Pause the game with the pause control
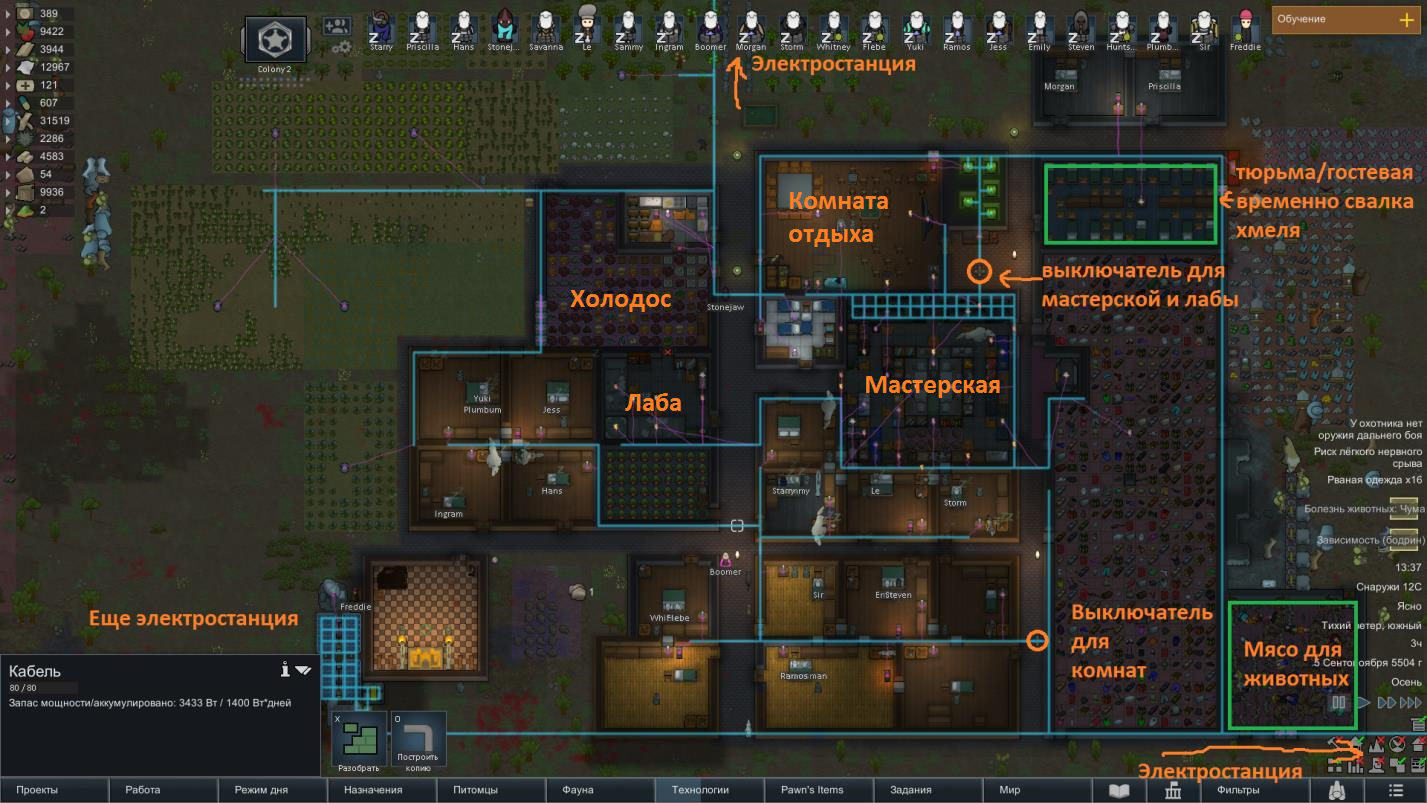Screen dimensions: 1427x803 pyautogui.click(x=1338, y=702)
